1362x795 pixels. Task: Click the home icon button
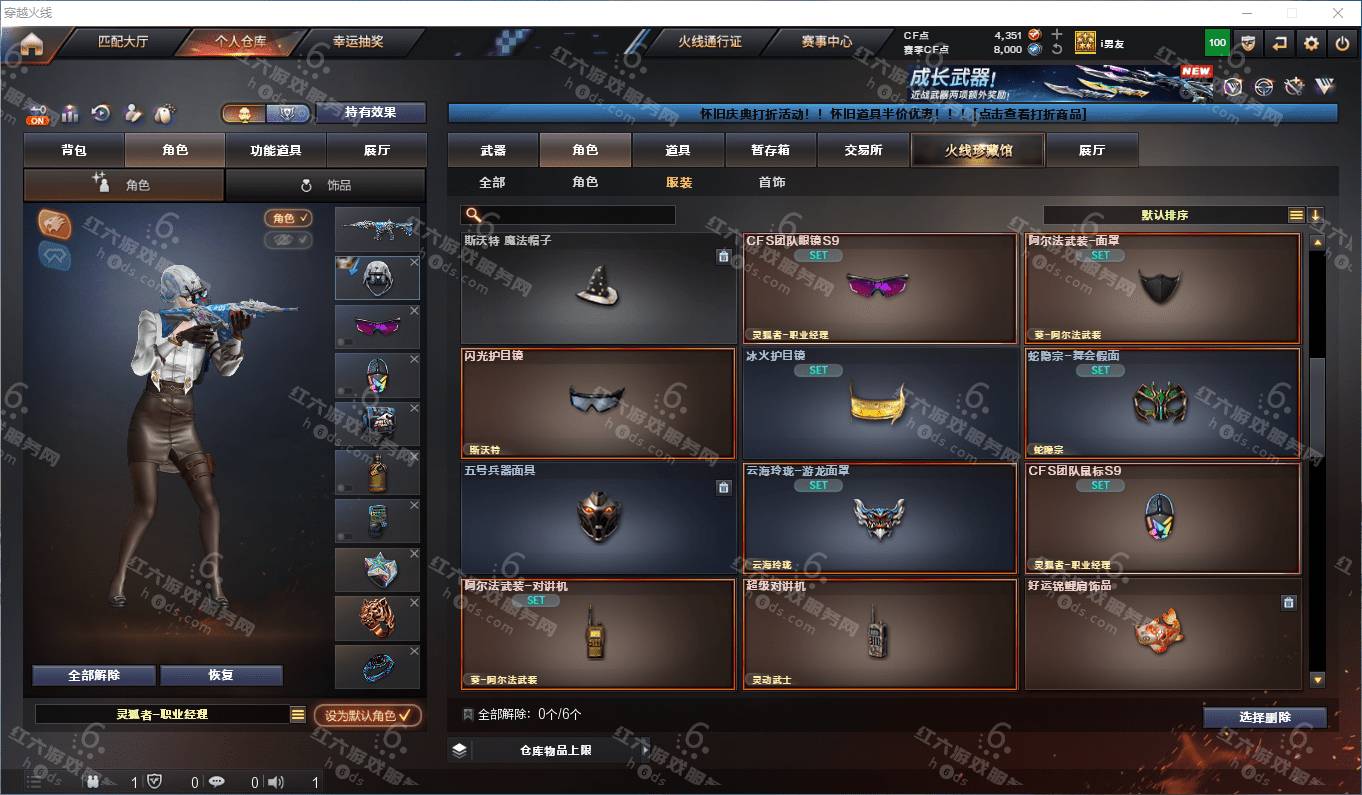(32, 44)
